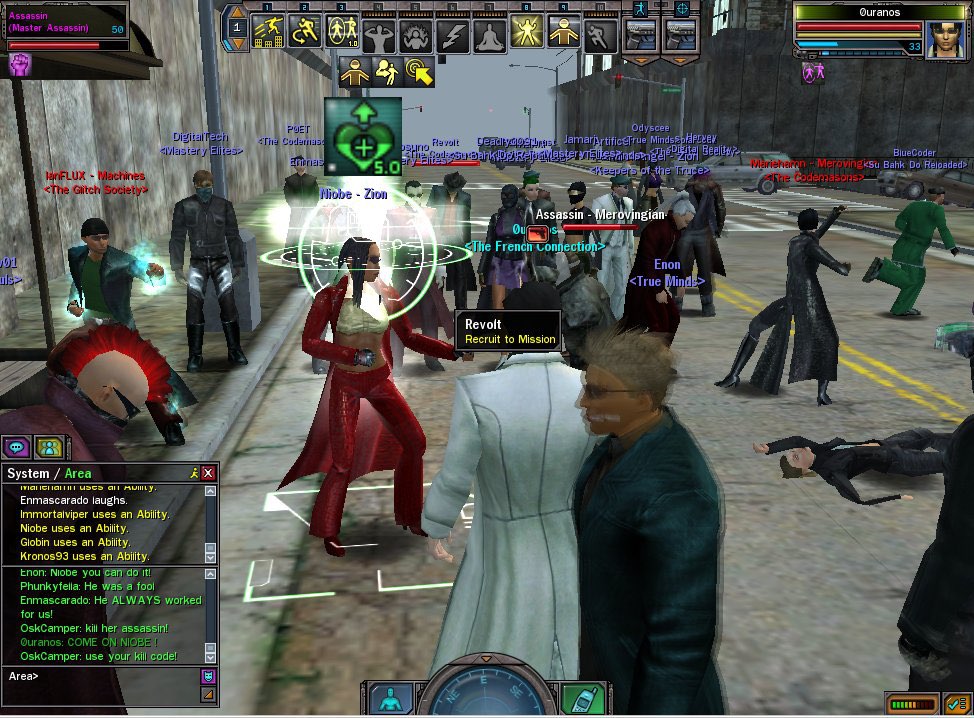
Task: Use the evade ability in hotbar slot 2
Action: click(305, 32)
